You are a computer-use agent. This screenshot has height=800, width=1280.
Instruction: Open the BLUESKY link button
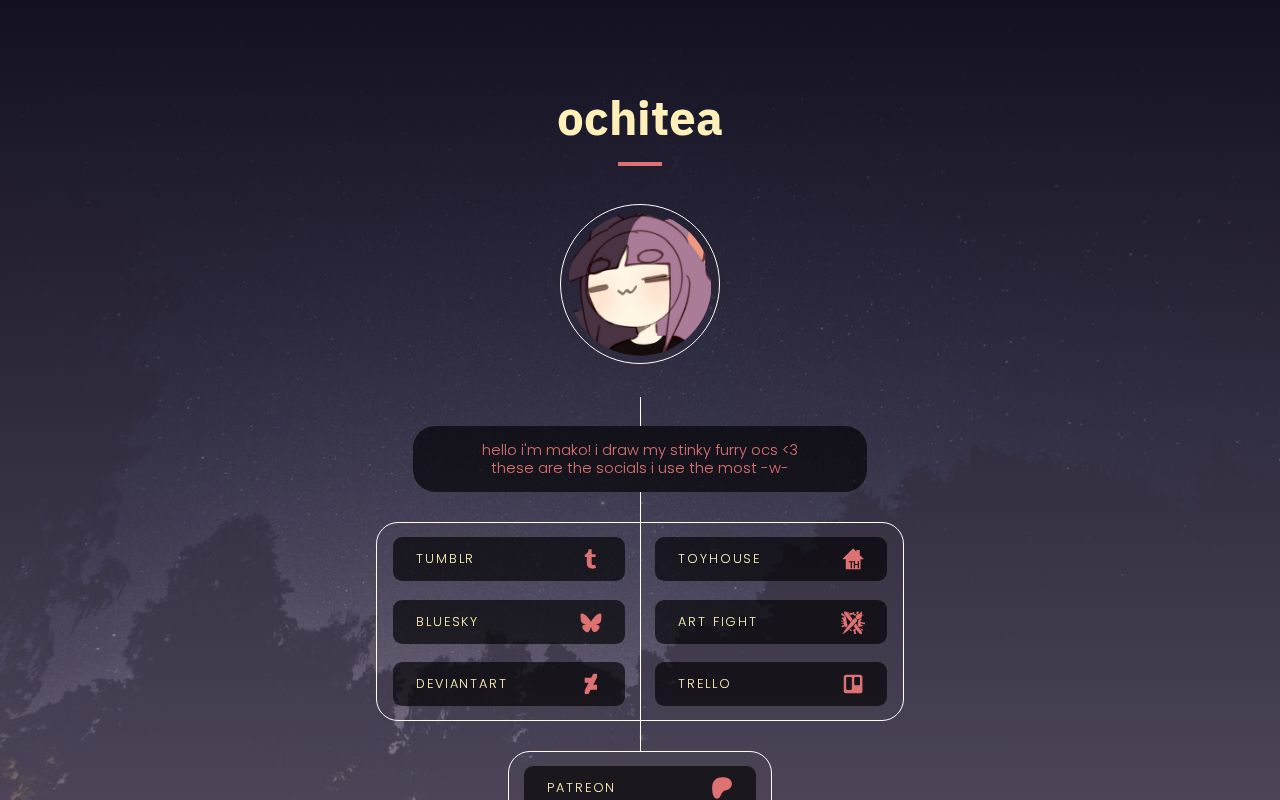[x=508, y=622]
